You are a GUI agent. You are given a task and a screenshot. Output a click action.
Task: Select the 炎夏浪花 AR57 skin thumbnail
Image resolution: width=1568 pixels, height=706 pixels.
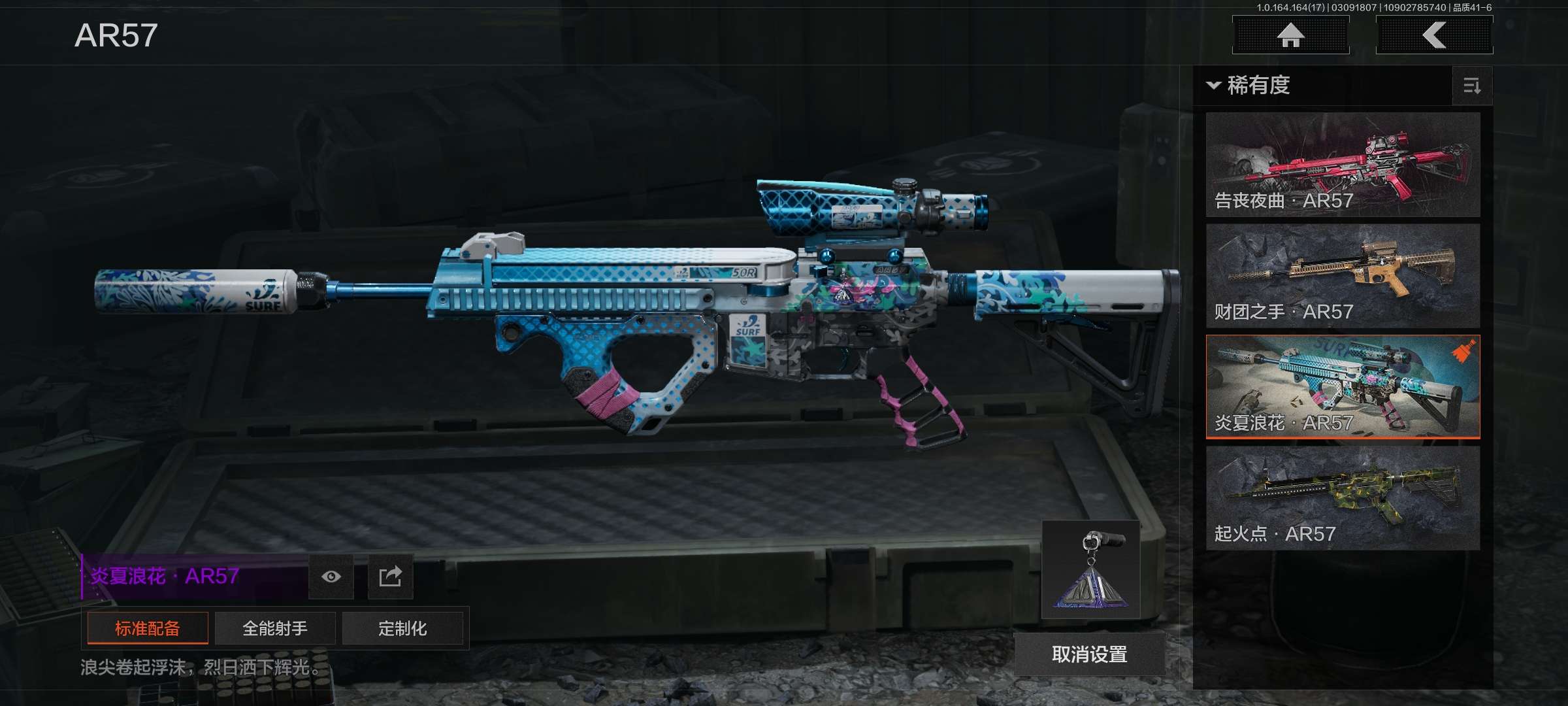[x=1343, y=386]
